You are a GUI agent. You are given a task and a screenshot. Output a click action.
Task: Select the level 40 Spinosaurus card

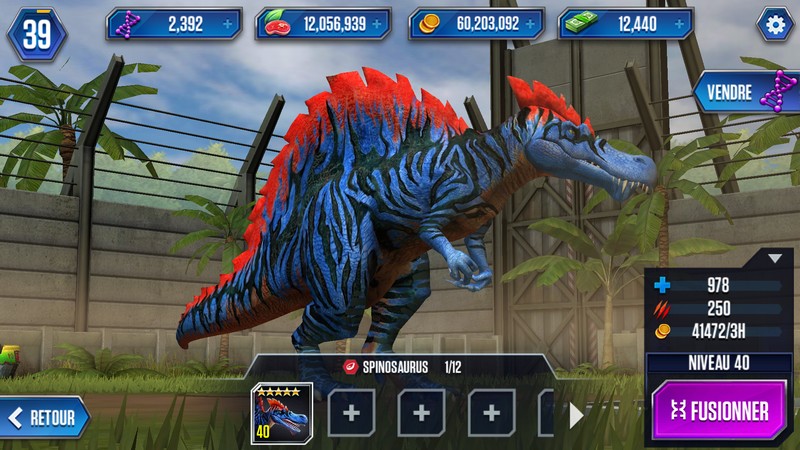281,412
